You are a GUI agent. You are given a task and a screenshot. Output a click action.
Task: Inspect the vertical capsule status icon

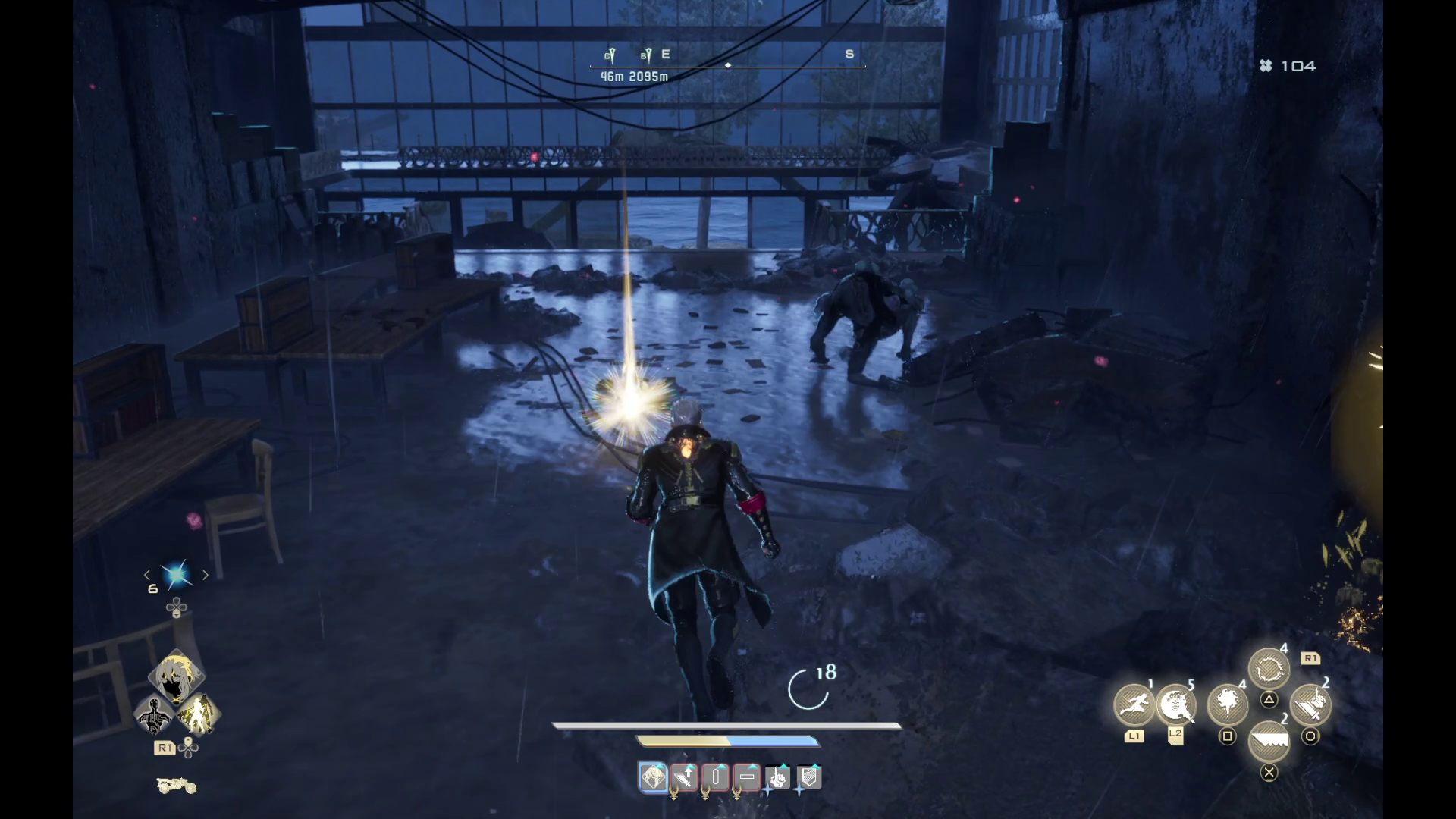tap(716, 777)
